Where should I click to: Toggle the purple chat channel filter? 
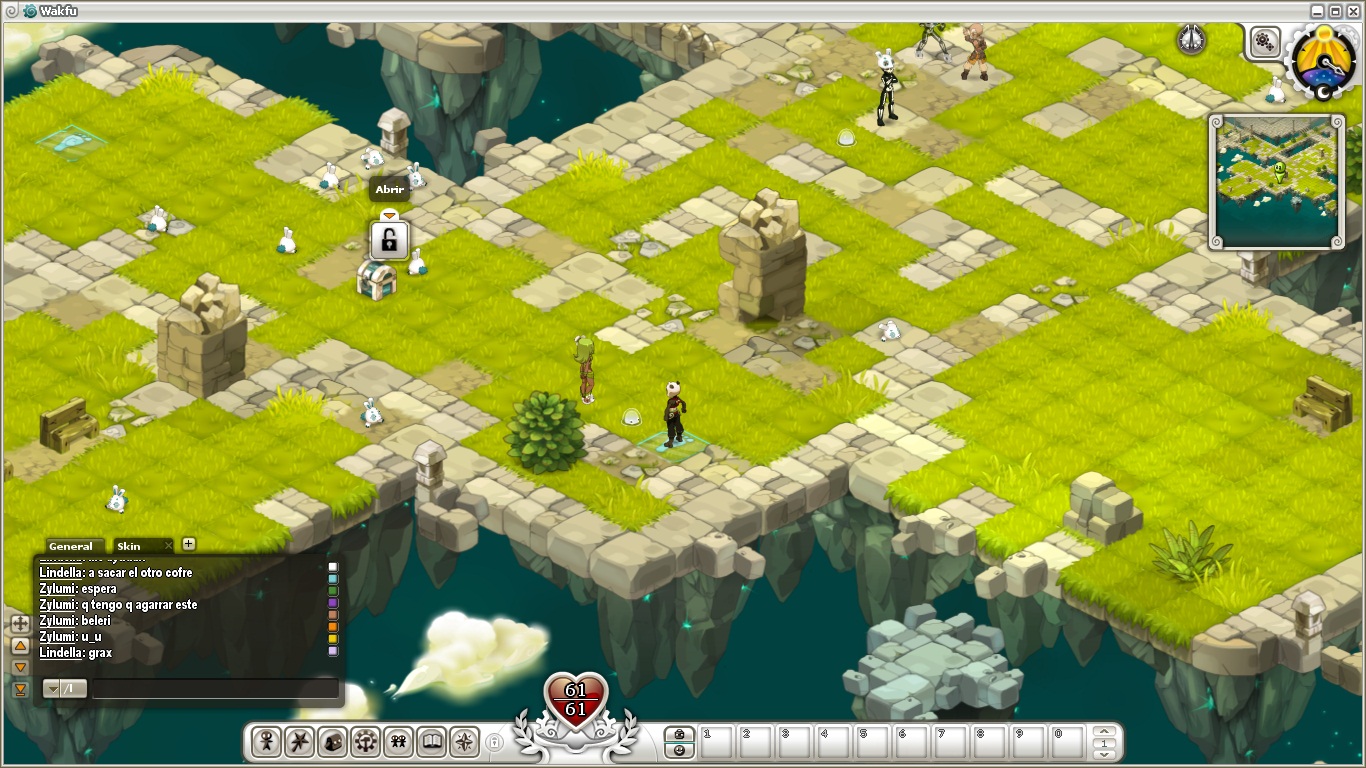coord(333,603)
